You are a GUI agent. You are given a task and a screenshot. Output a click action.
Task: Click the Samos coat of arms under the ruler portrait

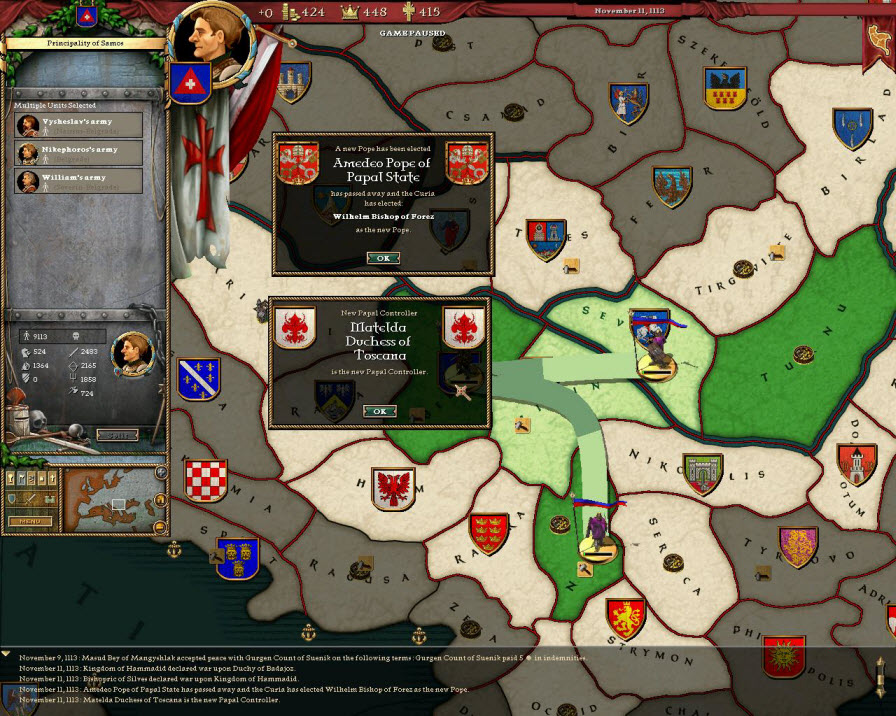pos(187,82)
